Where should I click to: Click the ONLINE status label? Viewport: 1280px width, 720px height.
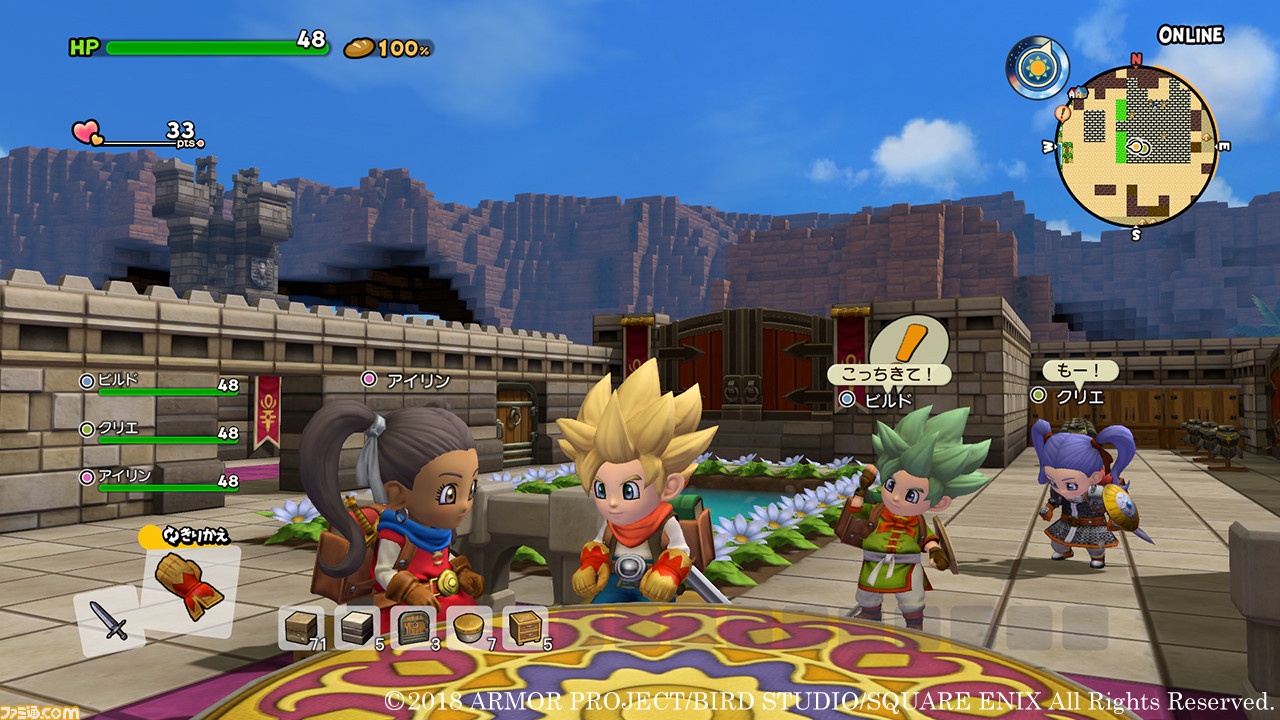[1190, 33]
